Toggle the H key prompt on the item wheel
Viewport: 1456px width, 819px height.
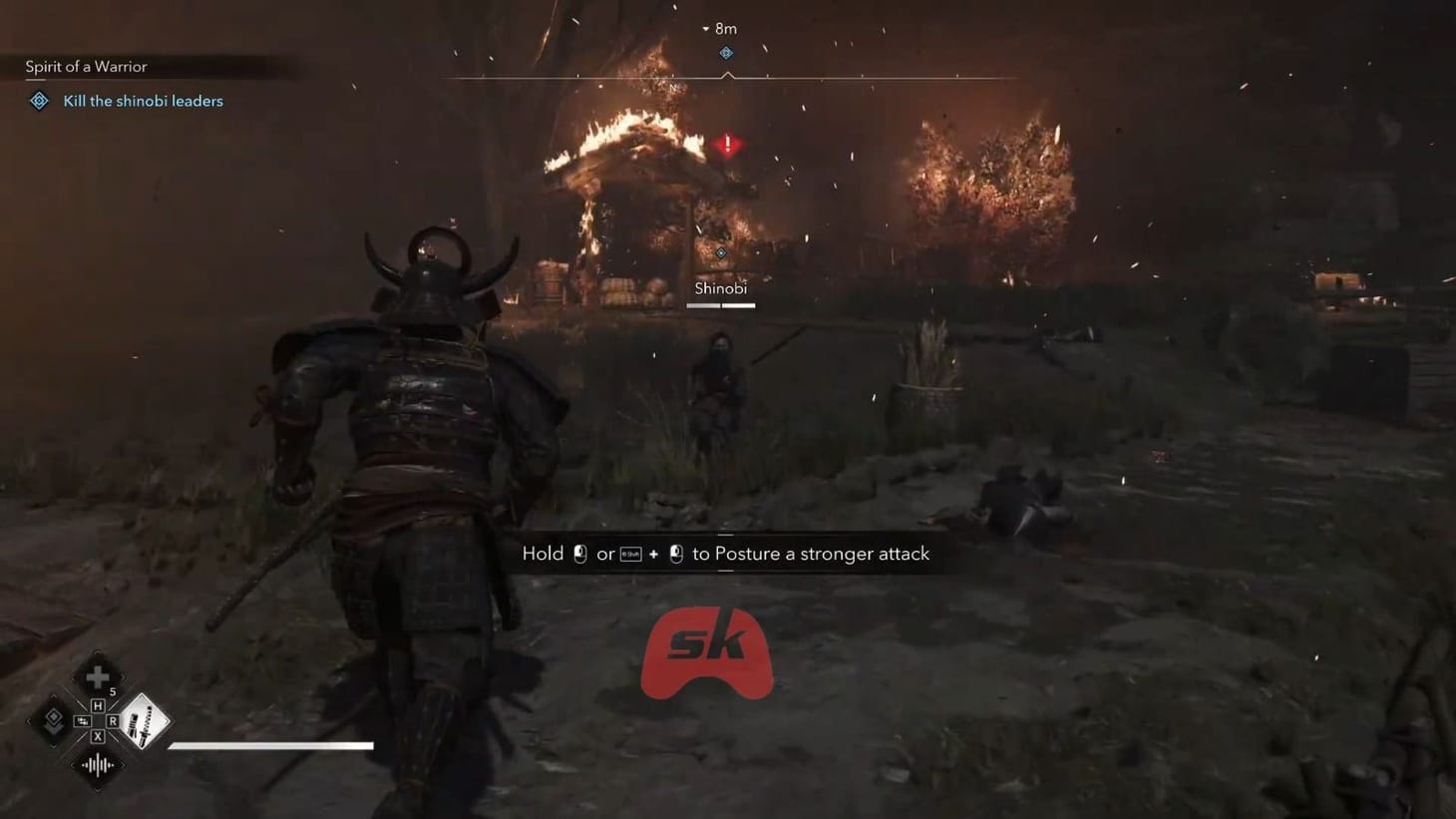click(x=99, y=705)
